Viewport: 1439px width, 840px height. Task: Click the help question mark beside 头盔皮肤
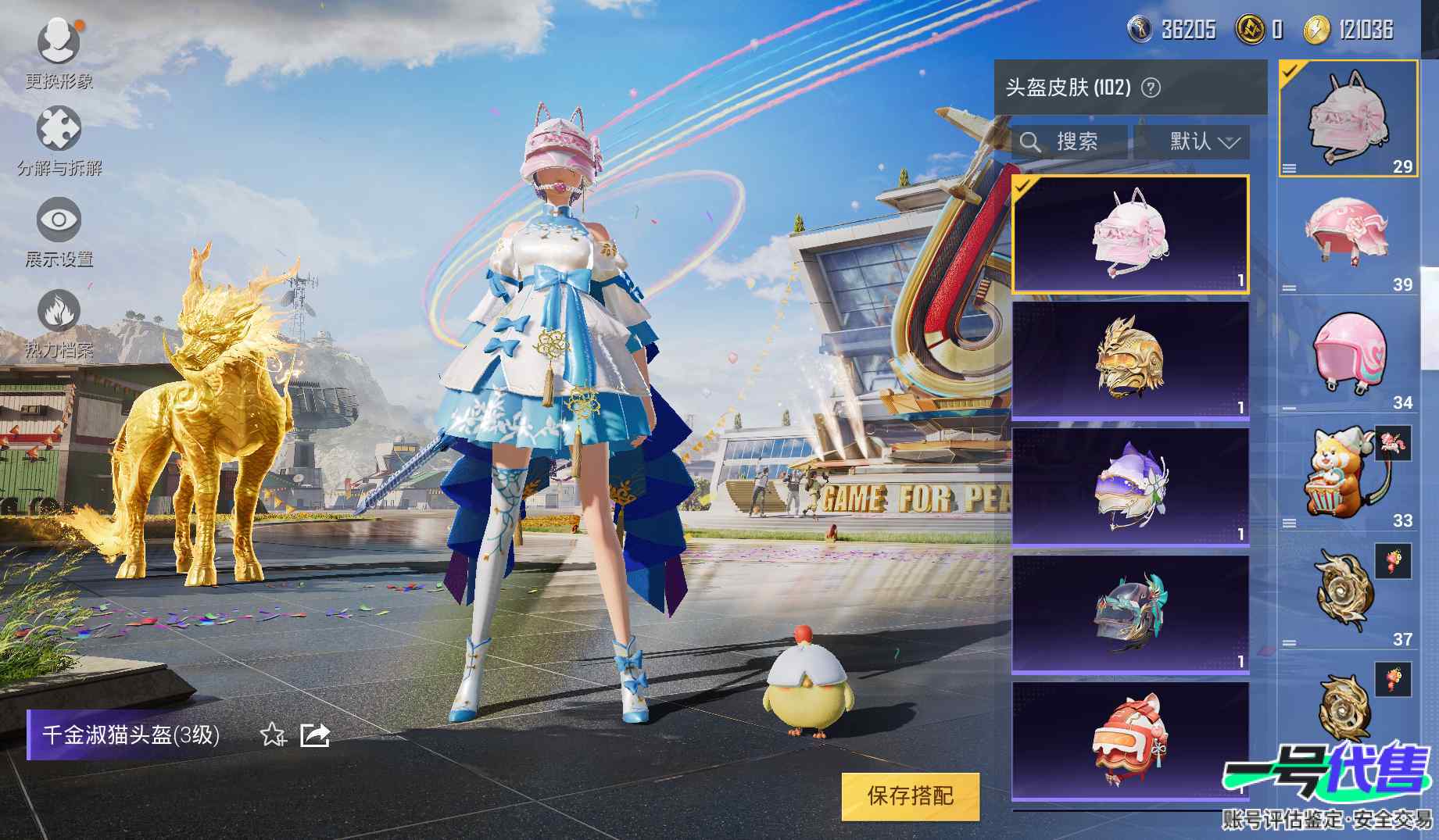(1151, 88)
